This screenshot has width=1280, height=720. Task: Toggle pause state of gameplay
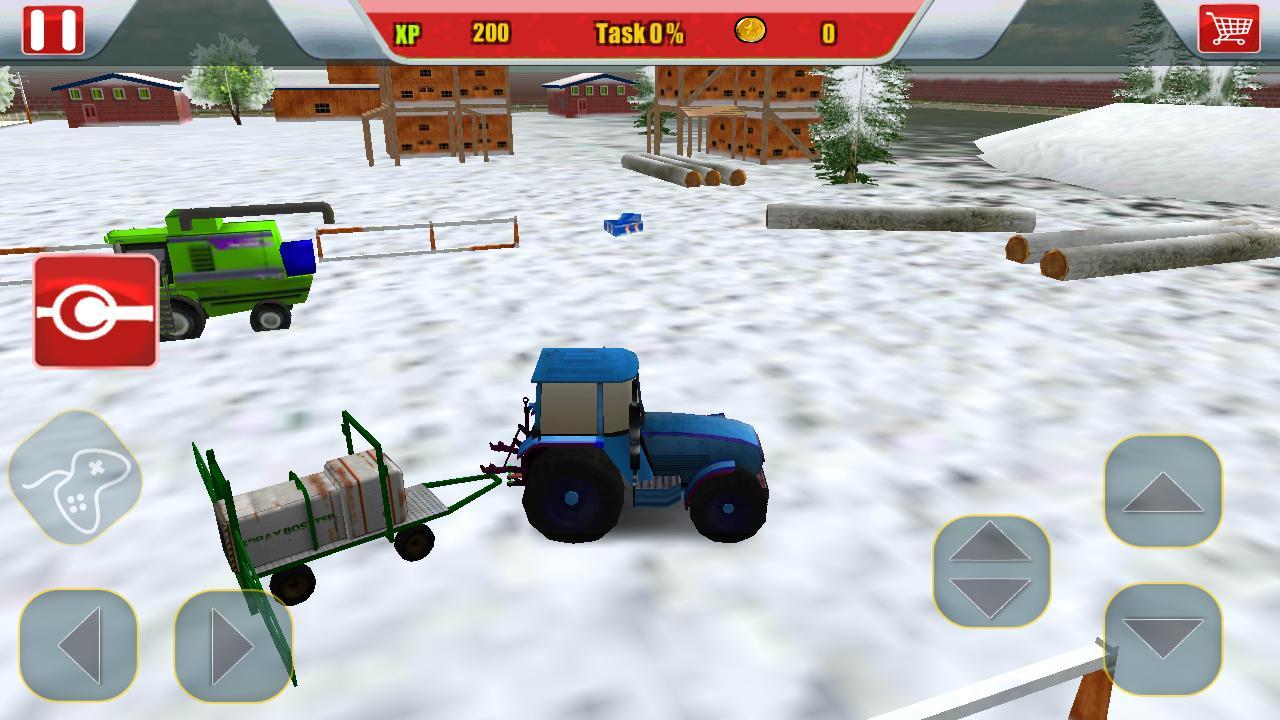point(55,30)
